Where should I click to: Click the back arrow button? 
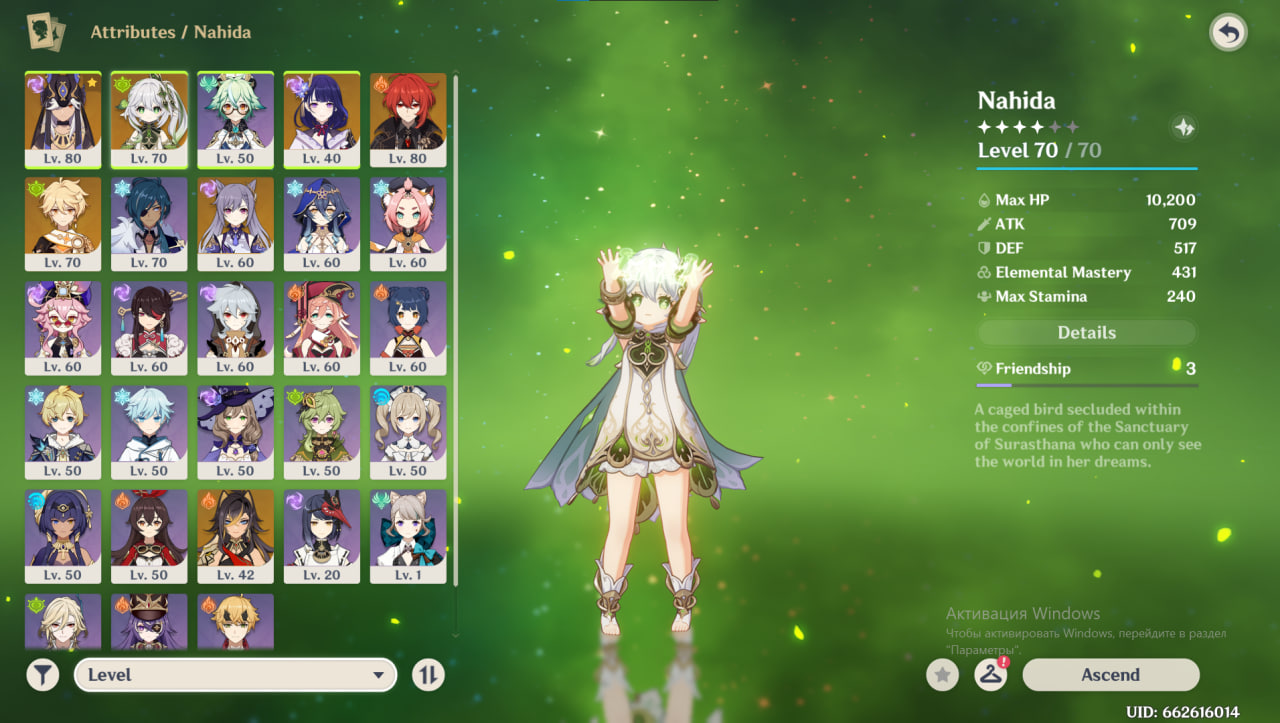(x=1228, y=33)
